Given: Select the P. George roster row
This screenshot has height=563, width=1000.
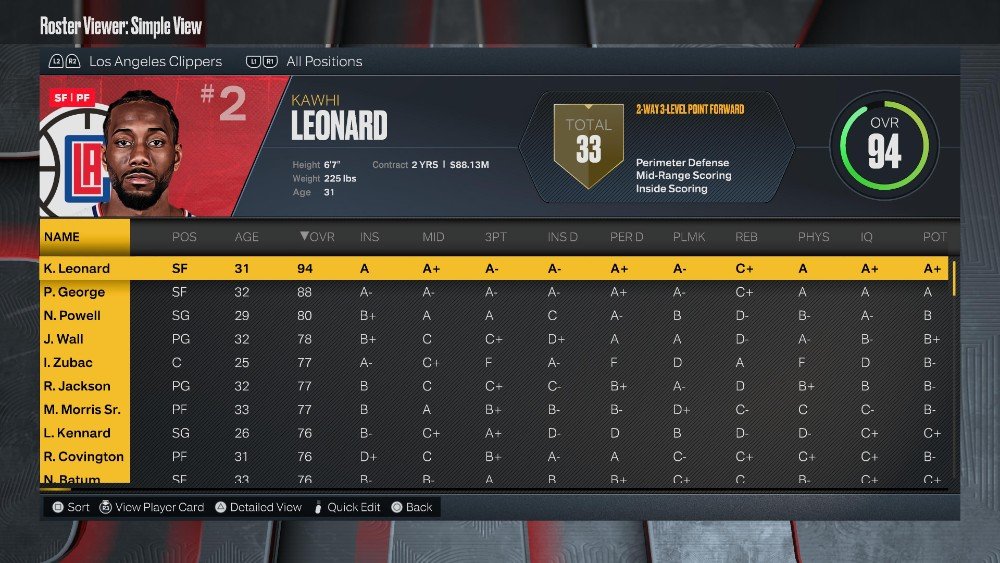Looking at the screenshot, I should click(x=75, y=292).
